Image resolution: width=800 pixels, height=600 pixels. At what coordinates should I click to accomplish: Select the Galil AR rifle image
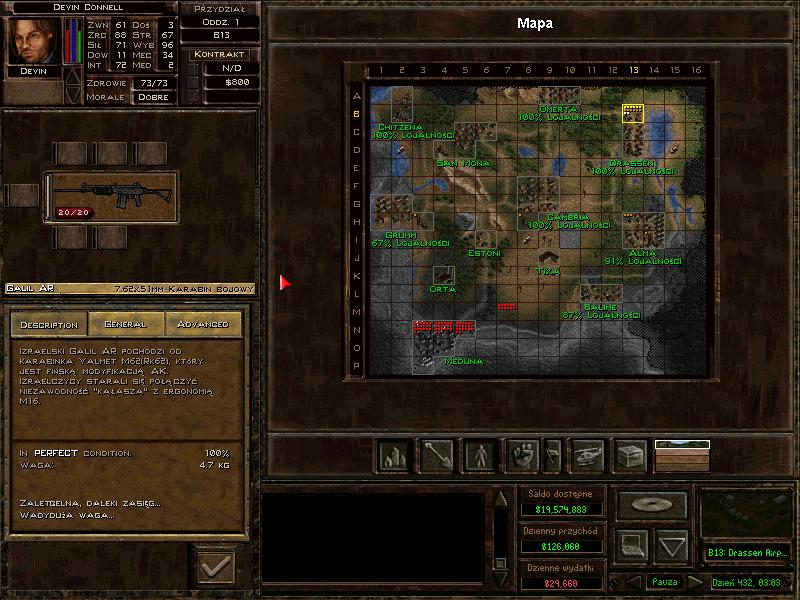pyautogui.click(x=110, y=196)
